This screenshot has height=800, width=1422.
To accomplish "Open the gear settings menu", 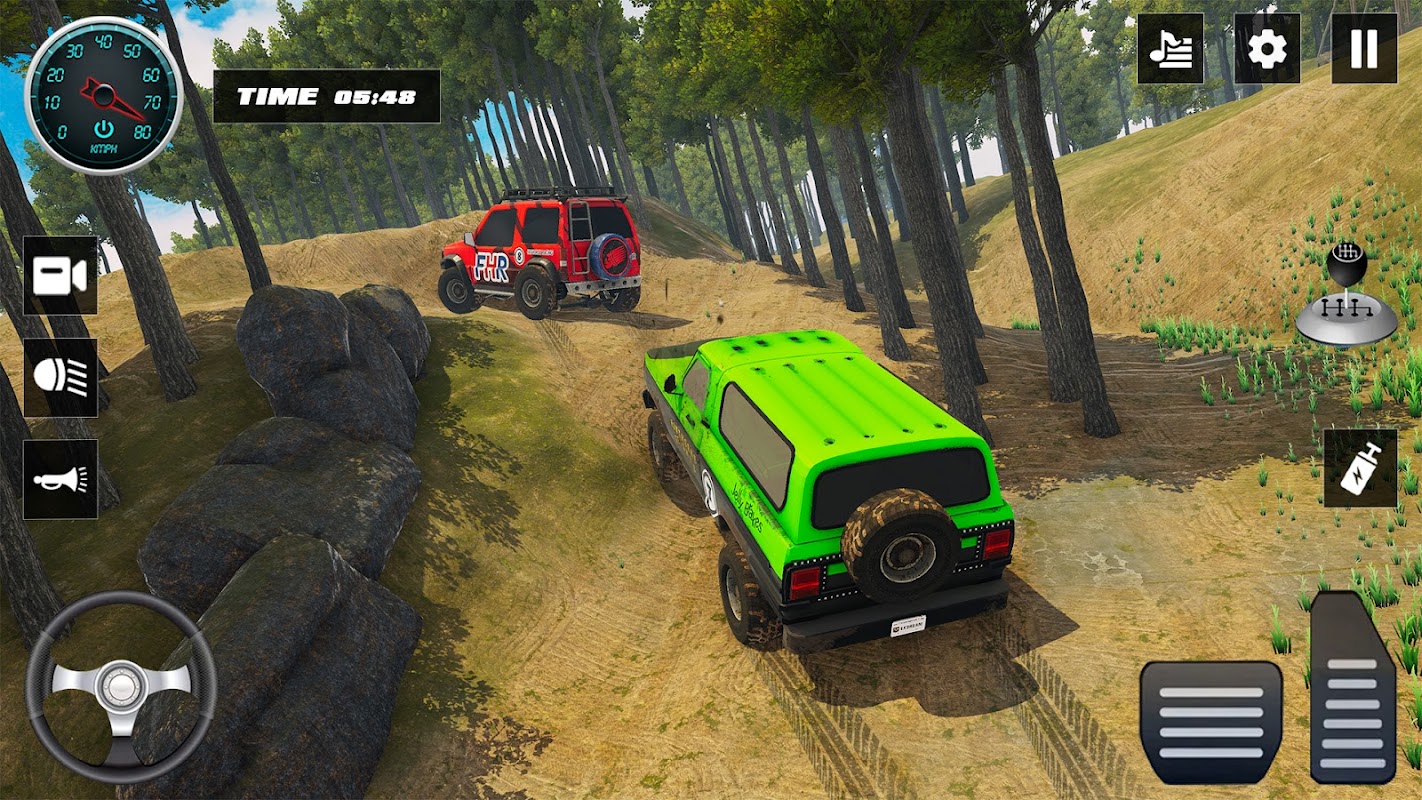I will coord(1267,48).
